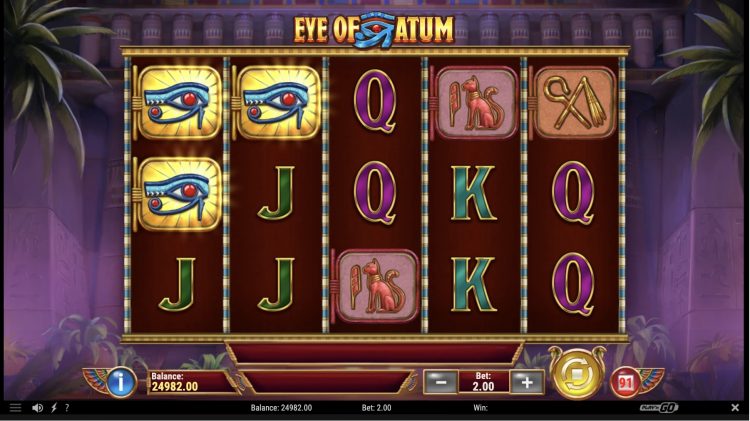750x421 pixels.
Task: Open the red autoplay button
Action: [625, 381]
